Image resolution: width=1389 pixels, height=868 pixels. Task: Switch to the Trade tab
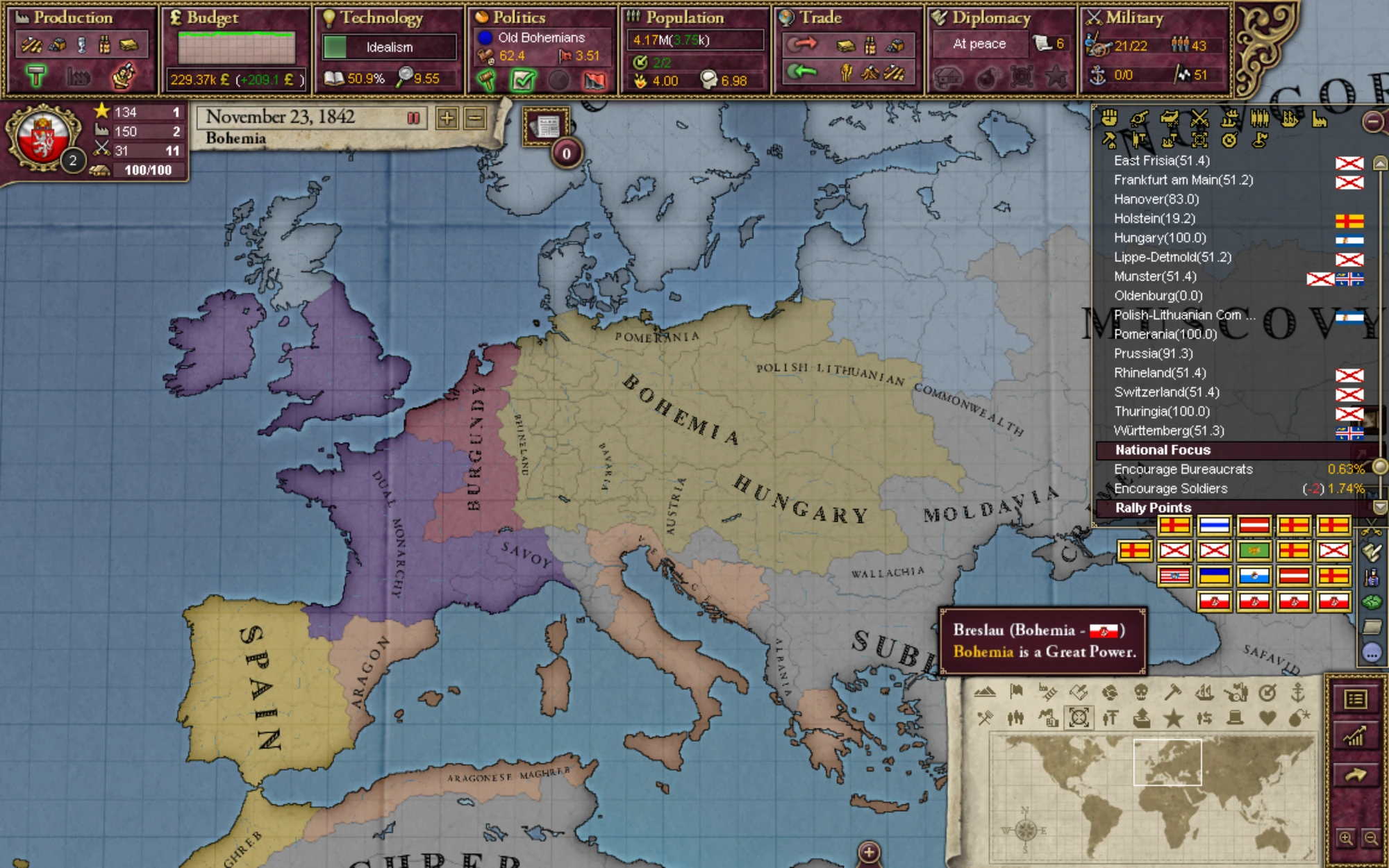822,17
